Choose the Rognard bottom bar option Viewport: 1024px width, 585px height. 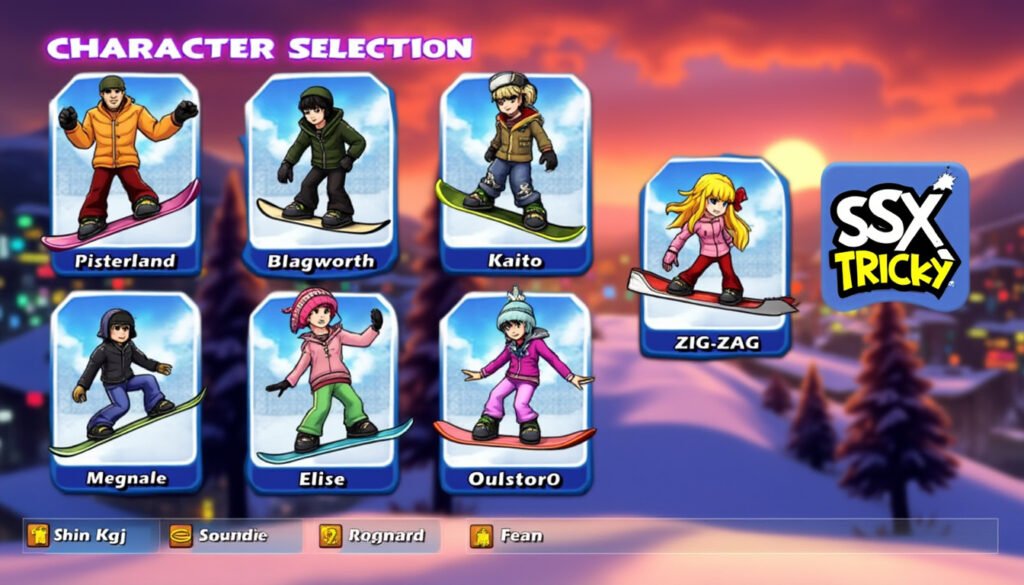(x=376, y=536)
